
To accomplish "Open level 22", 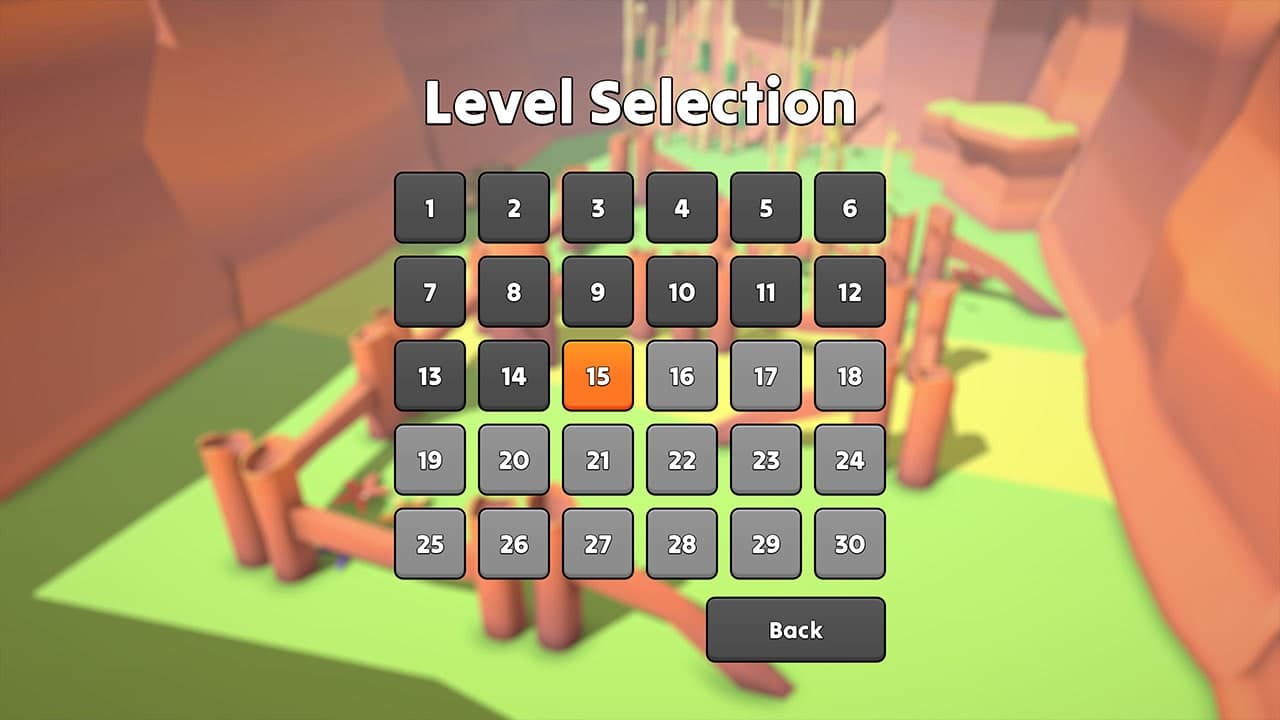I will pyautogui.click(x=682, y=461).
